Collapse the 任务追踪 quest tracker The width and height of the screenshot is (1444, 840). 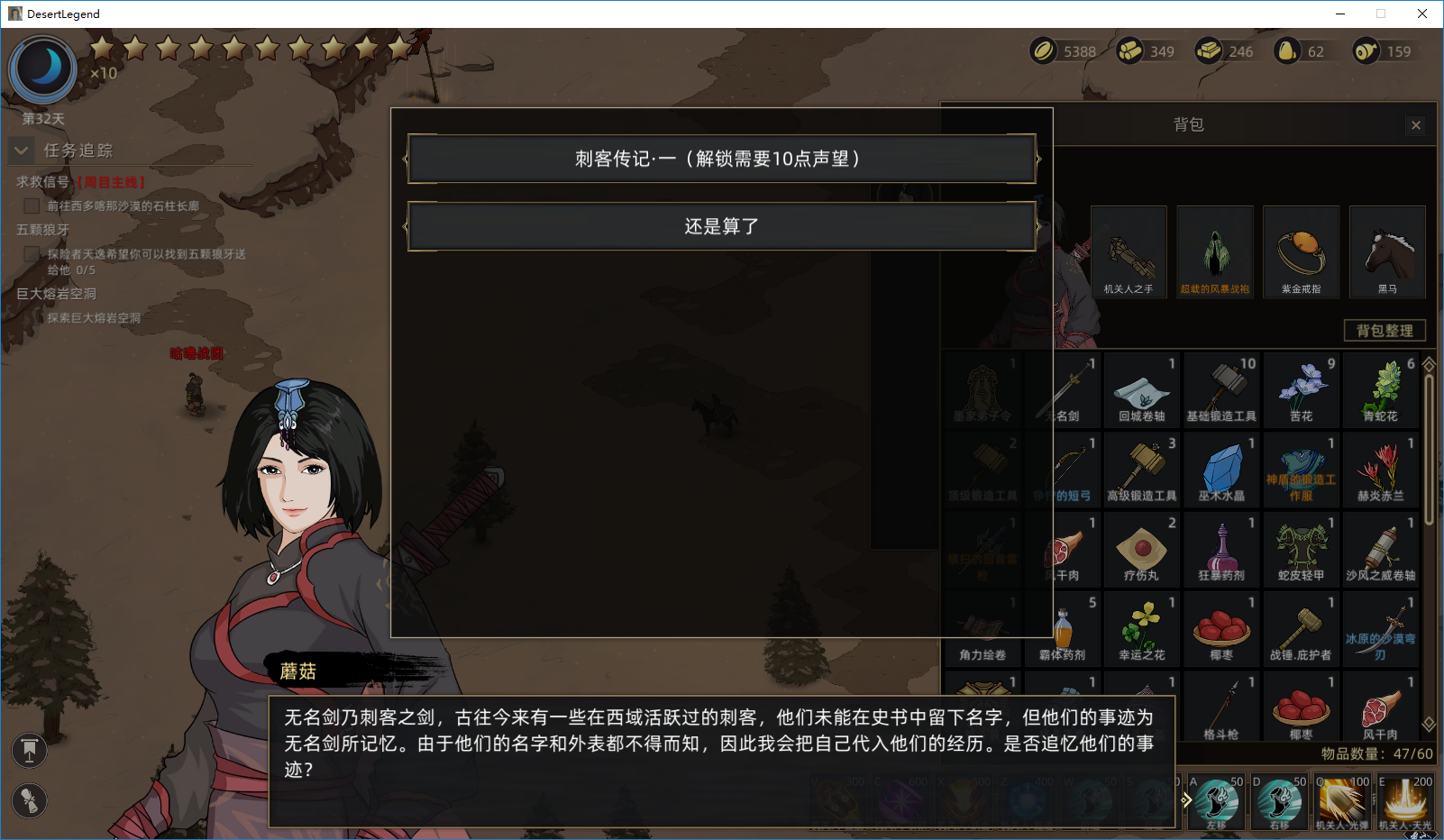click(x=20, y=151)
